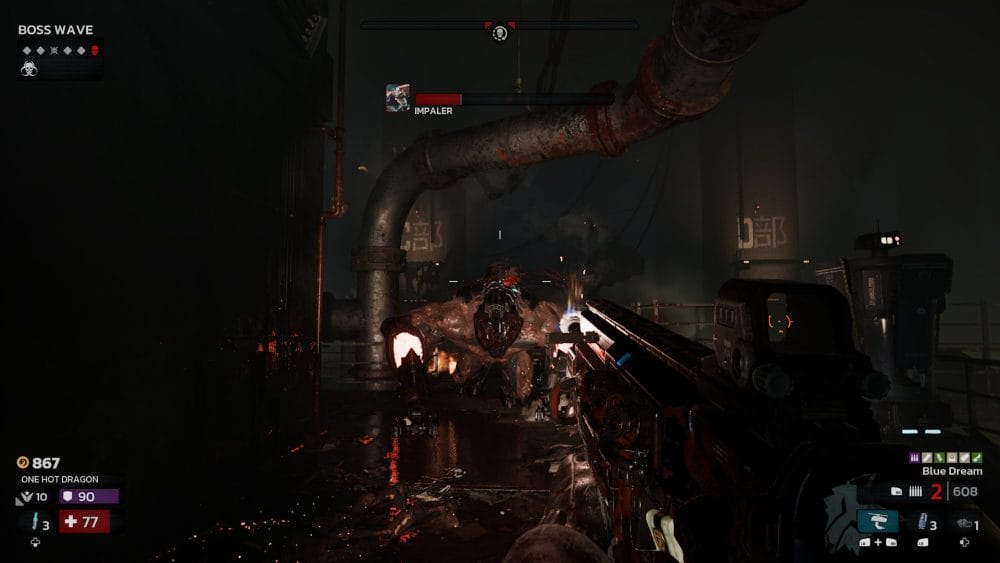Click the gold dosh coin icon

[23, 463]
